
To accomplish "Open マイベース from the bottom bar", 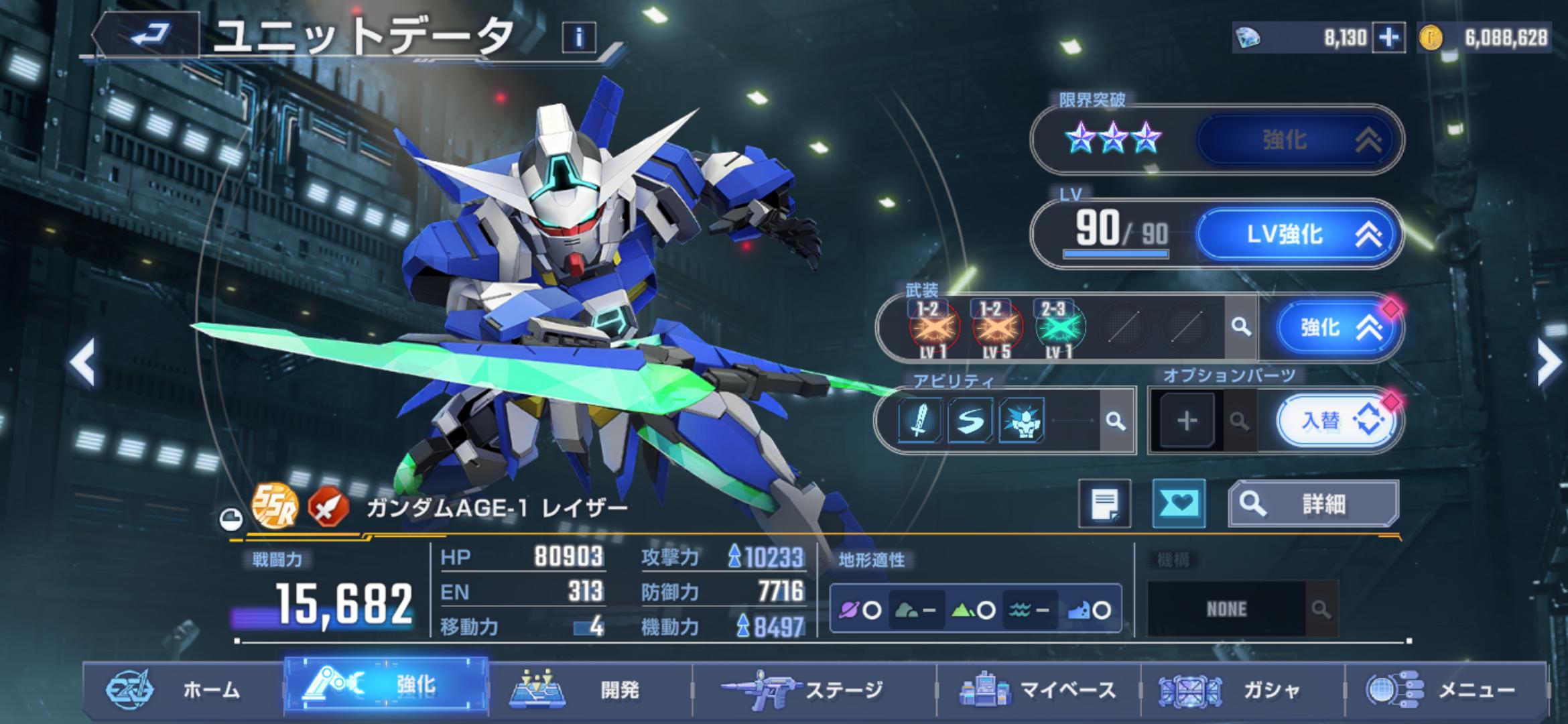I will [1039, 689].
